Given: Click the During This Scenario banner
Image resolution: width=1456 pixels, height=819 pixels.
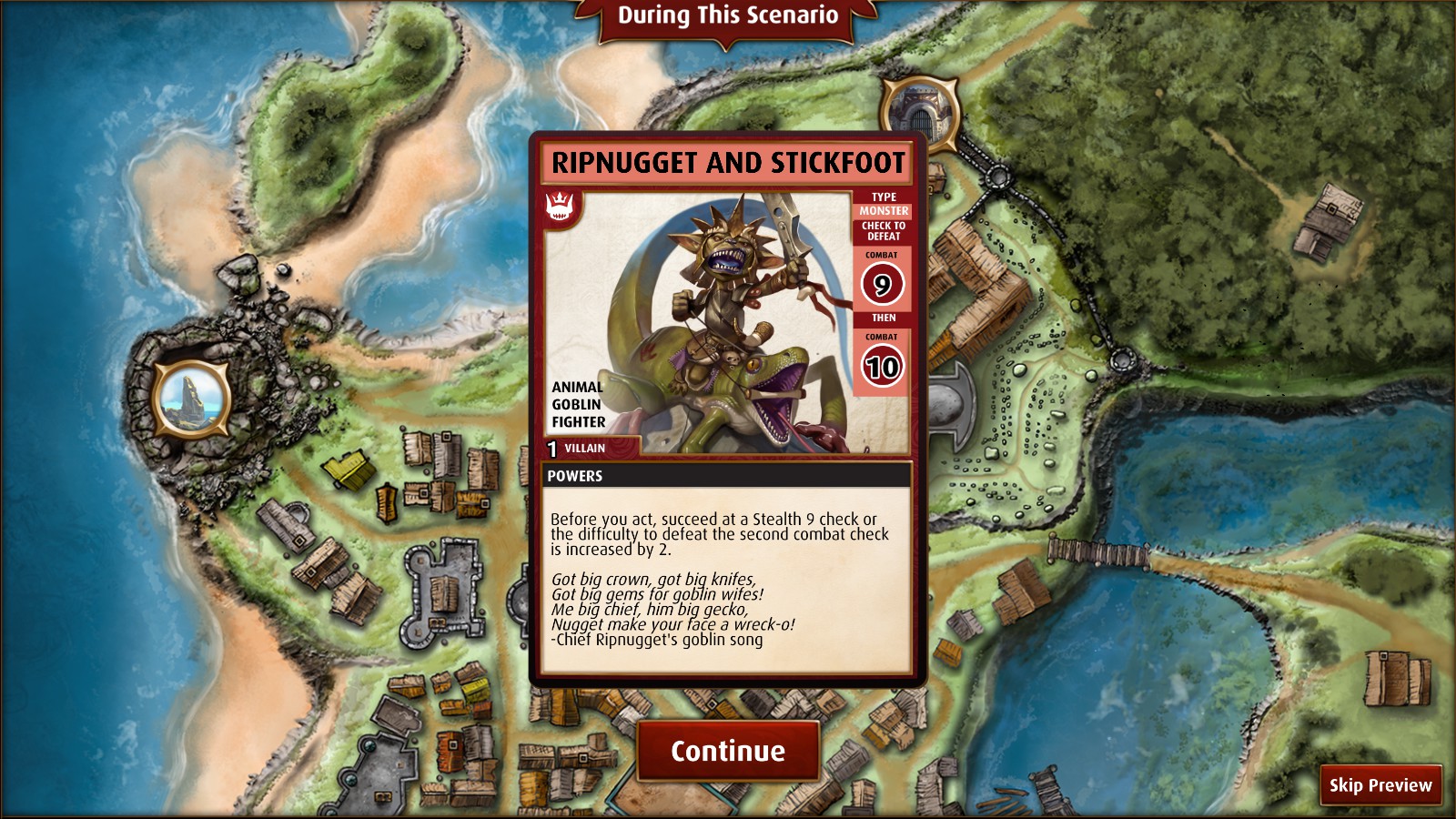Looking at the screenshot, I should [727, 15].
